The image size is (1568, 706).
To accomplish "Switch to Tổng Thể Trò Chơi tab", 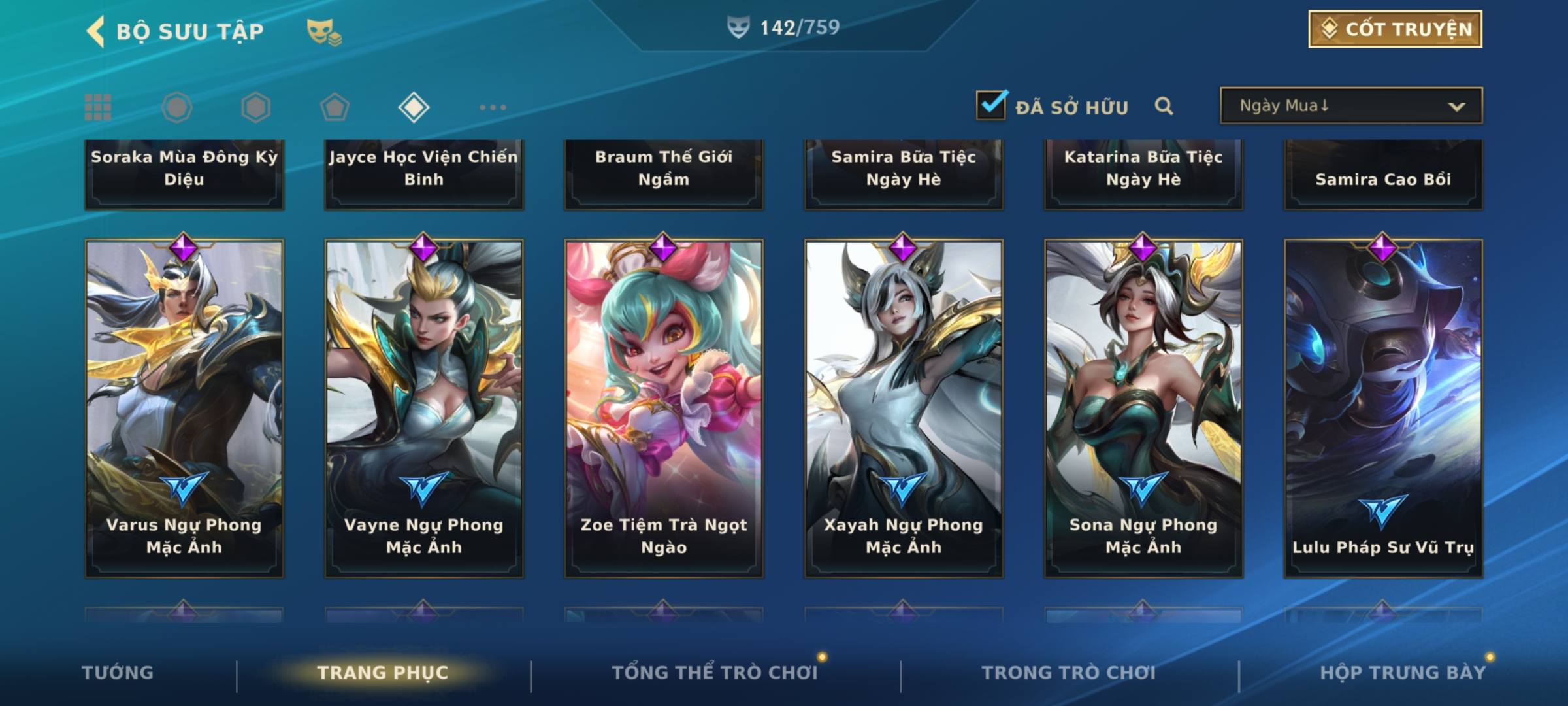I will pyautogui.click(x=715, y=673).
